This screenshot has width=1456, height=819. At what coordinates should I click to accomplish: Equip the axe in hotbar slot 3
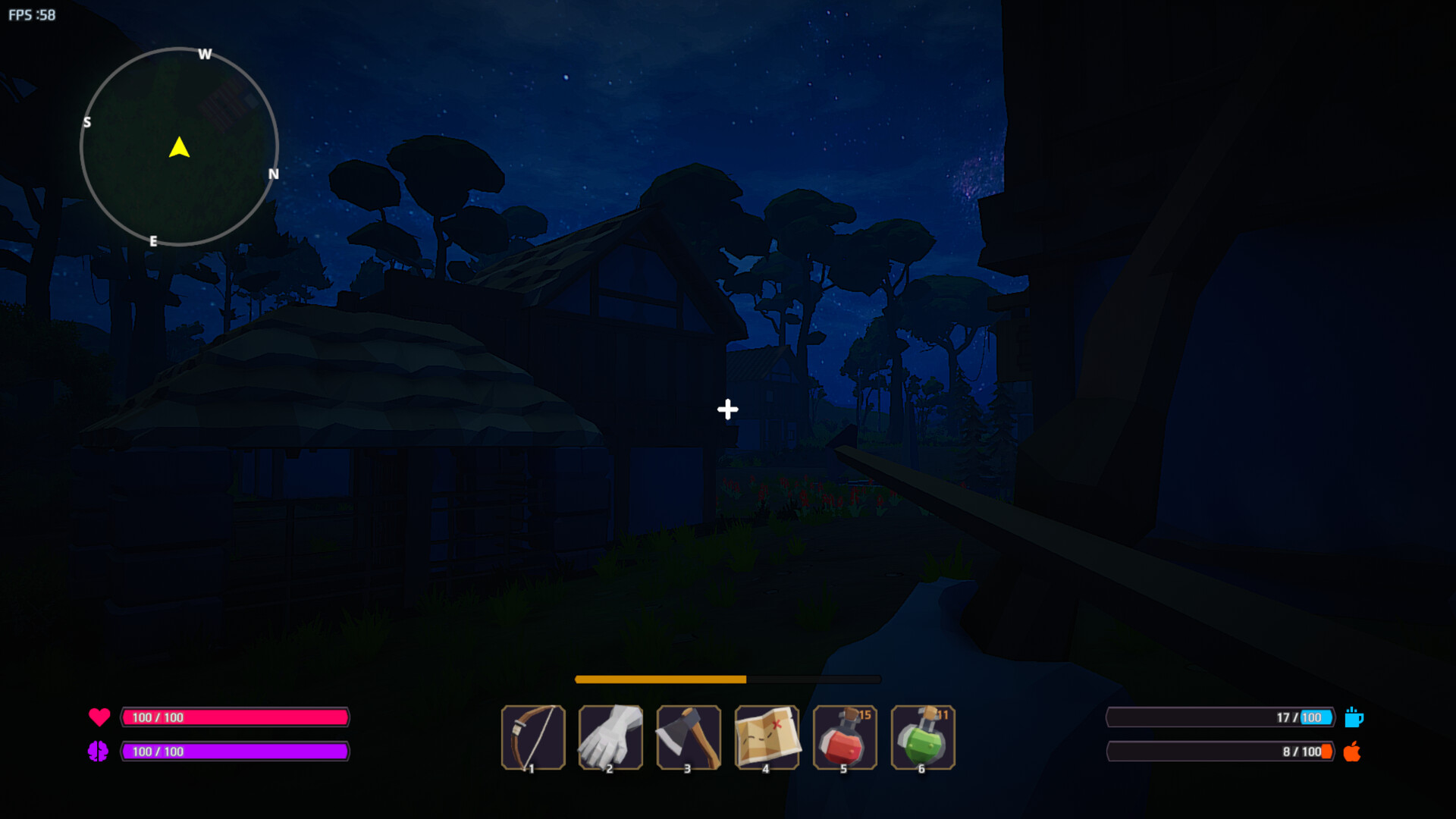click(689, 737)
